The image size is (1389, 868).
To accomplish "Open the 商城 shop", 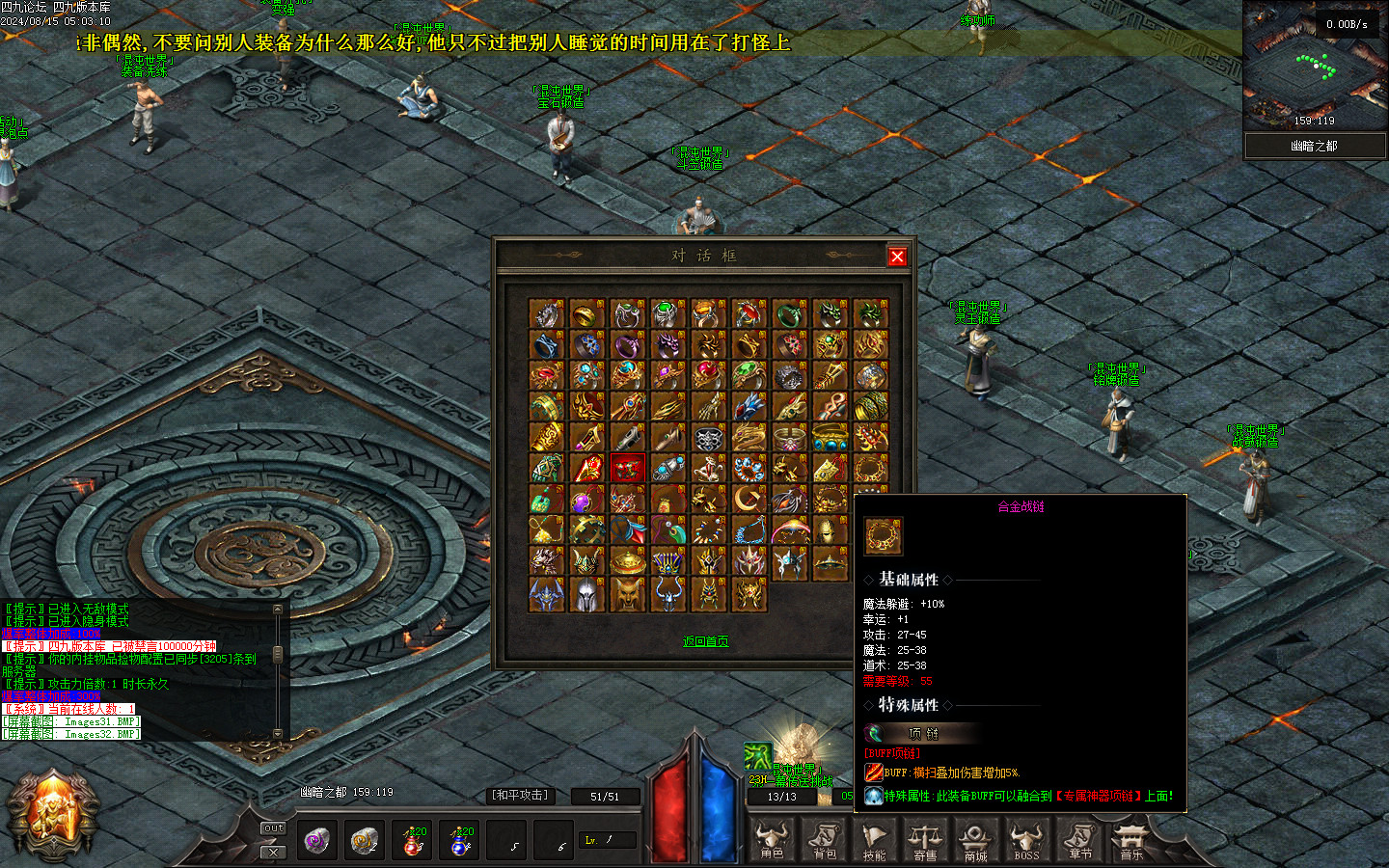I will (x=975, y=840).
